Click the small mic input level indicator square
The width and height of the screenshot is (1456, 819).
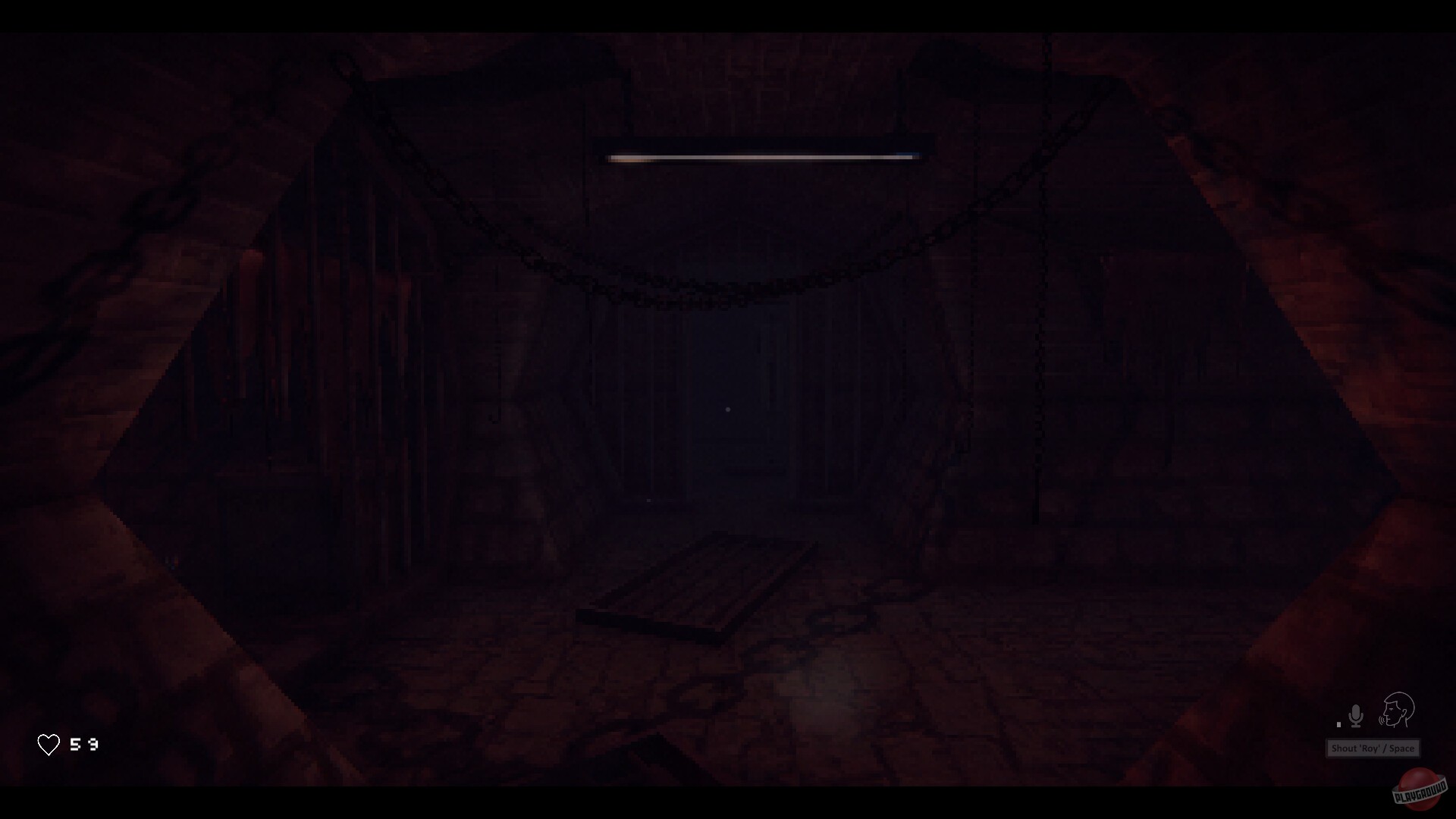1338,725
